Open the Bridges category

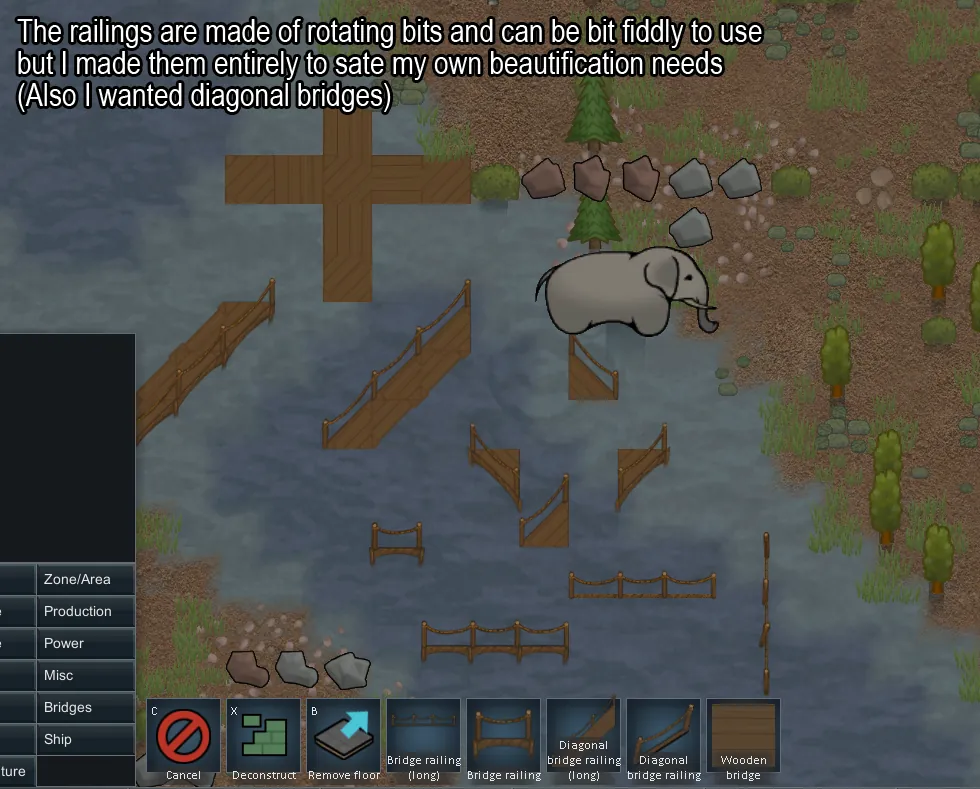(85, 708)
